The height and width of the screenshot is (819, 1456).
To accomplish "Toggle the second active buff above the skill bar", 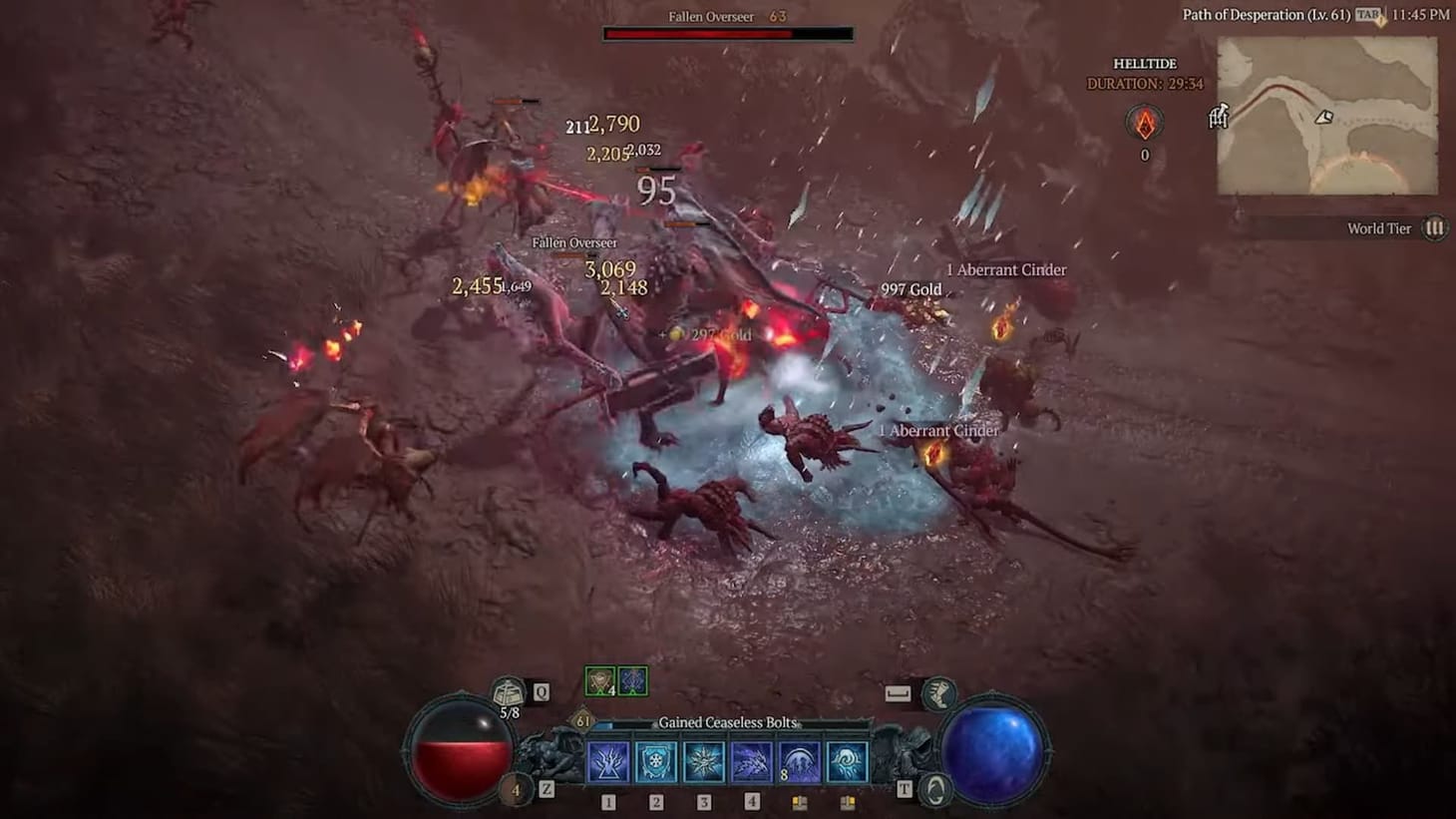I will click(632, 680).
